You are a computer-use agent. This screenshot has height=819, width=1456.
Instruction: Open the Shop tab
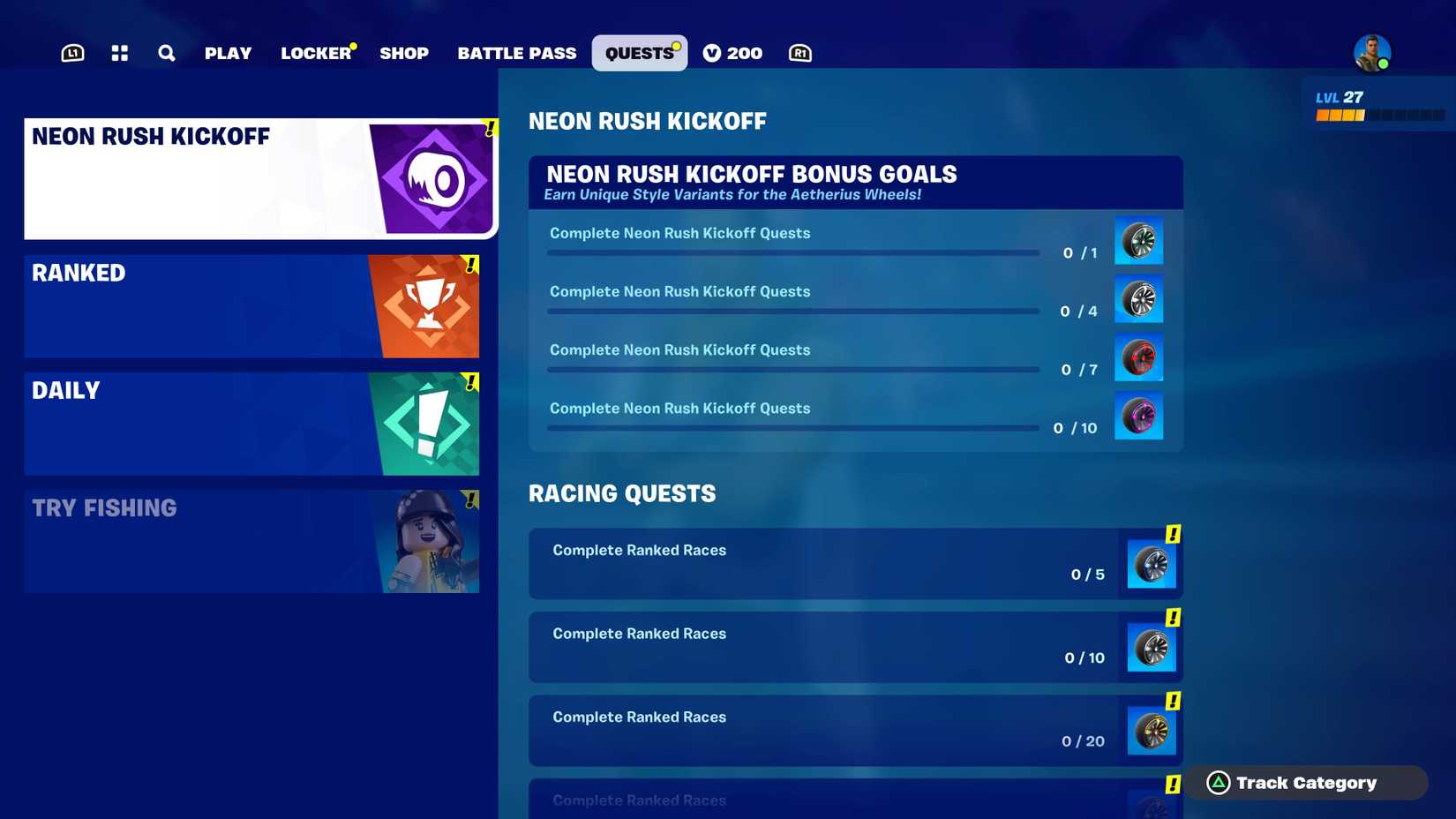pyautogui.click(x=404, y=52)
